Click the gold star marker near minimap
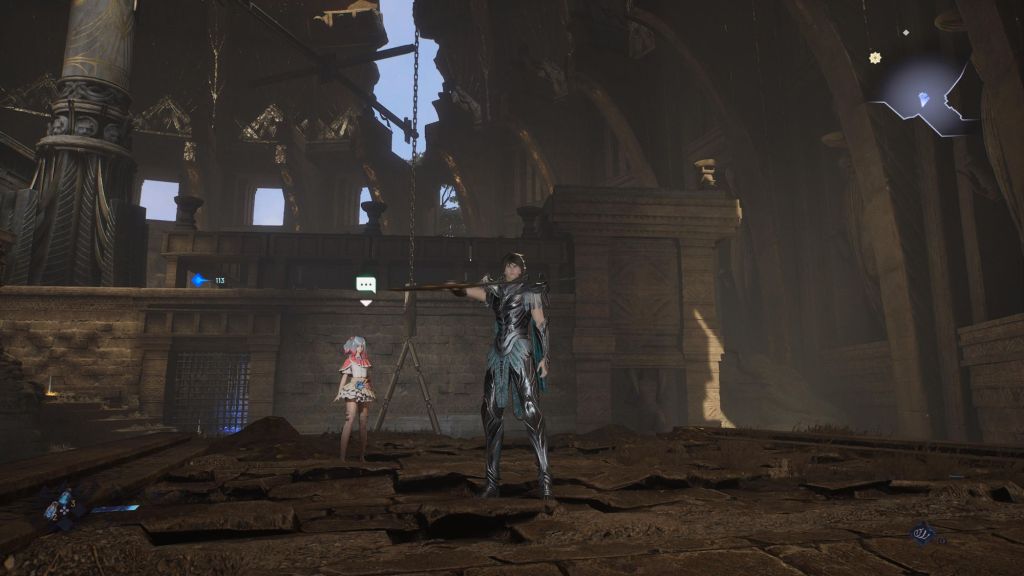The height and width of the screenshot is (576, 1024). (x=875, y=58)
